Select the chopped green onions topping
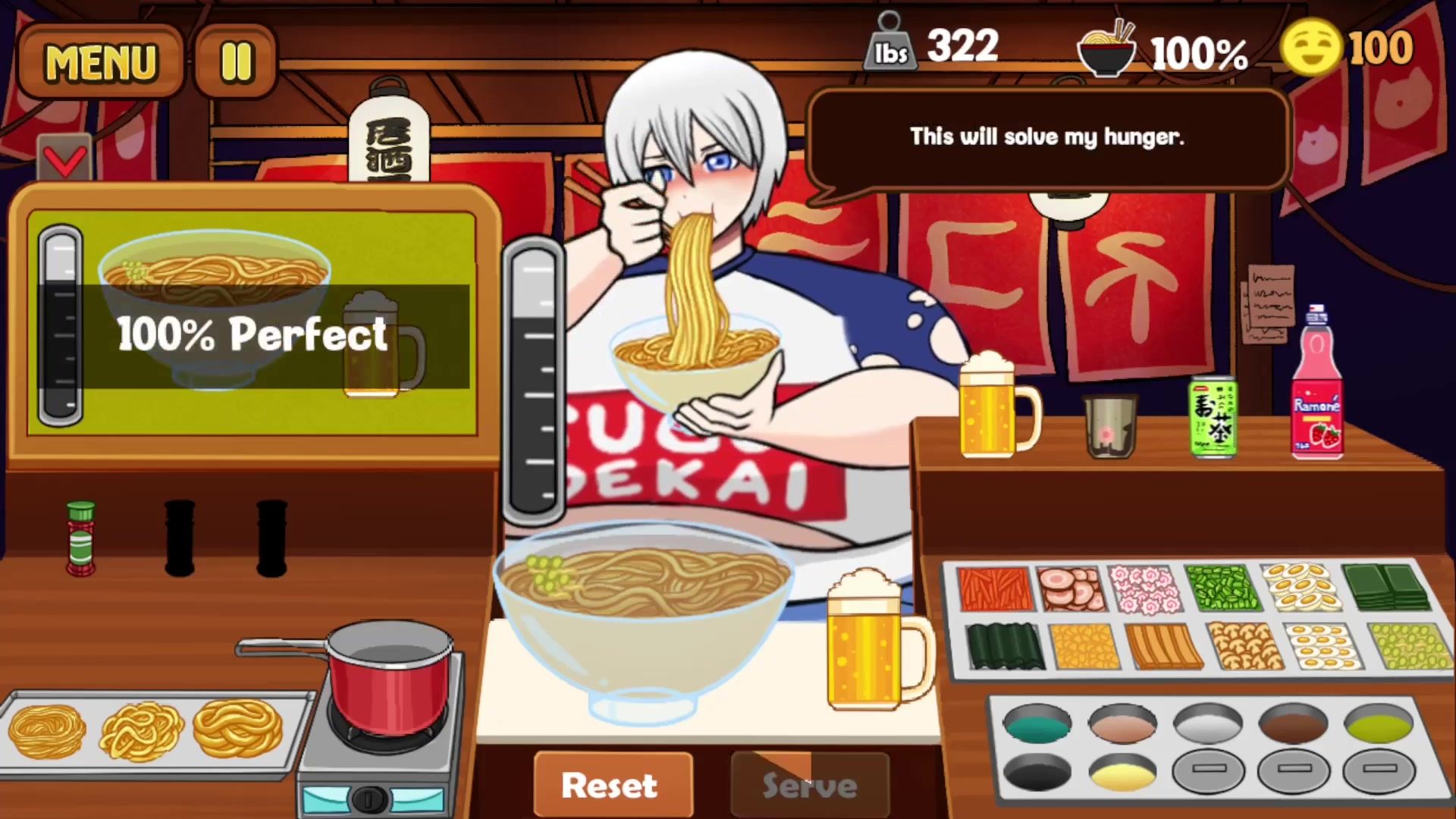This screenshot has height=819, width=1456. pos(1222,588)
